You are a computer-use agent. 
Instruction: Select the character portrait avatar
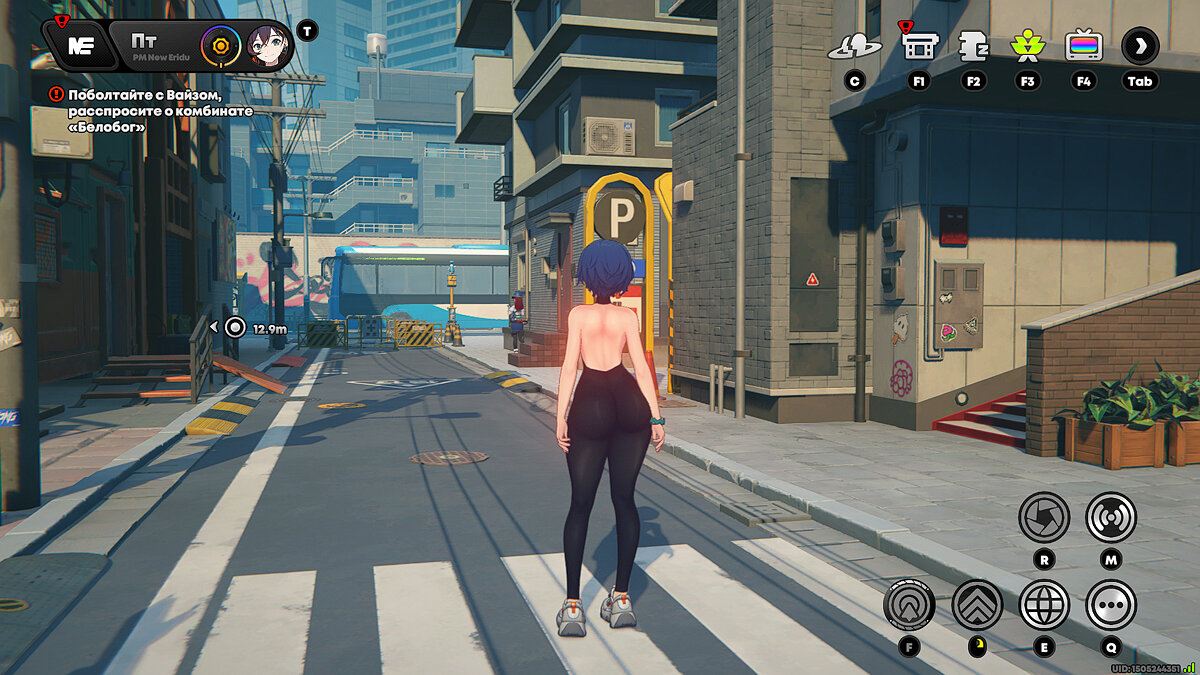coord(265,45)
